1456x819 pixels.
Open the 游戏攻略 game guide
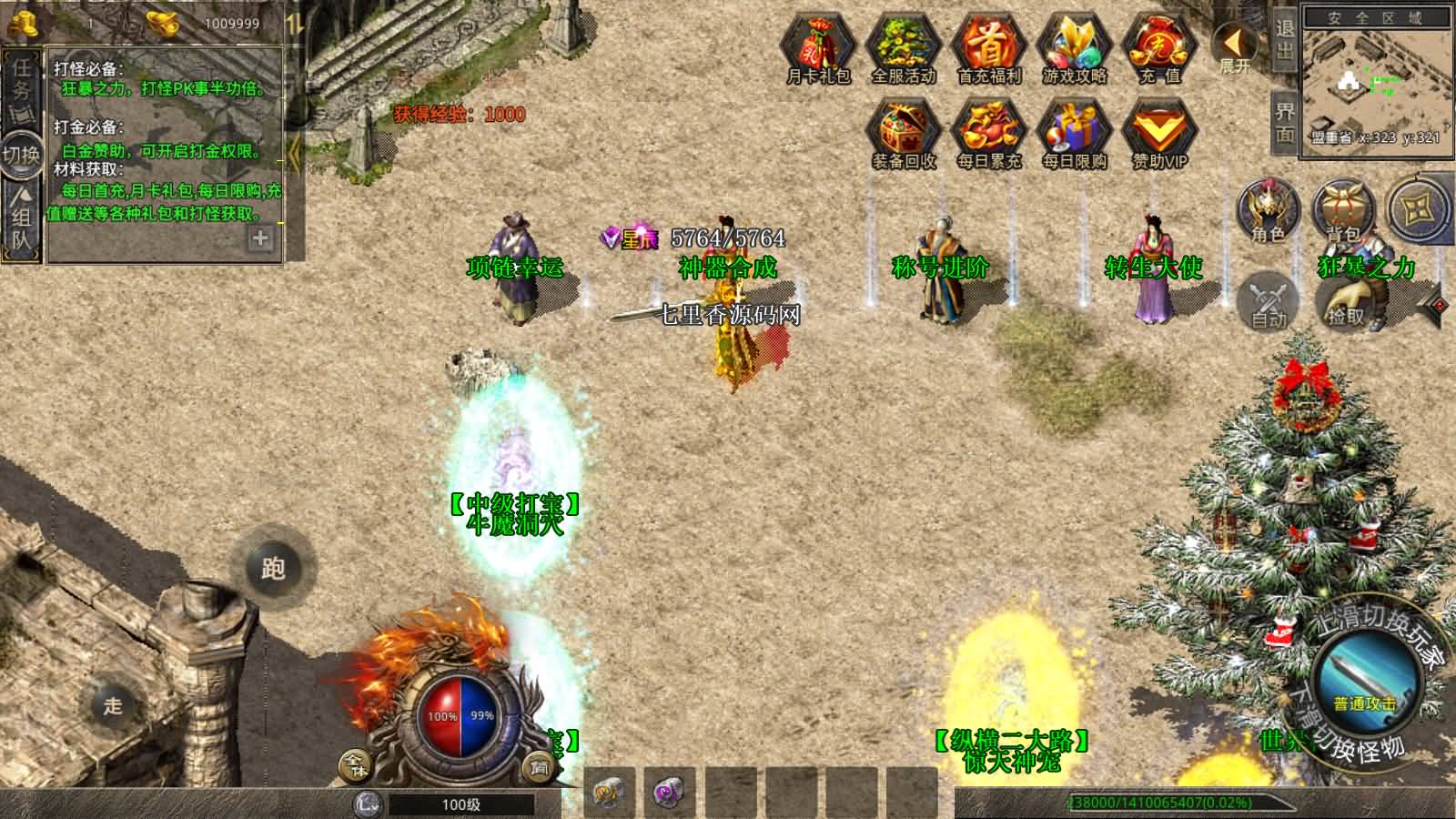[1075, 47]
